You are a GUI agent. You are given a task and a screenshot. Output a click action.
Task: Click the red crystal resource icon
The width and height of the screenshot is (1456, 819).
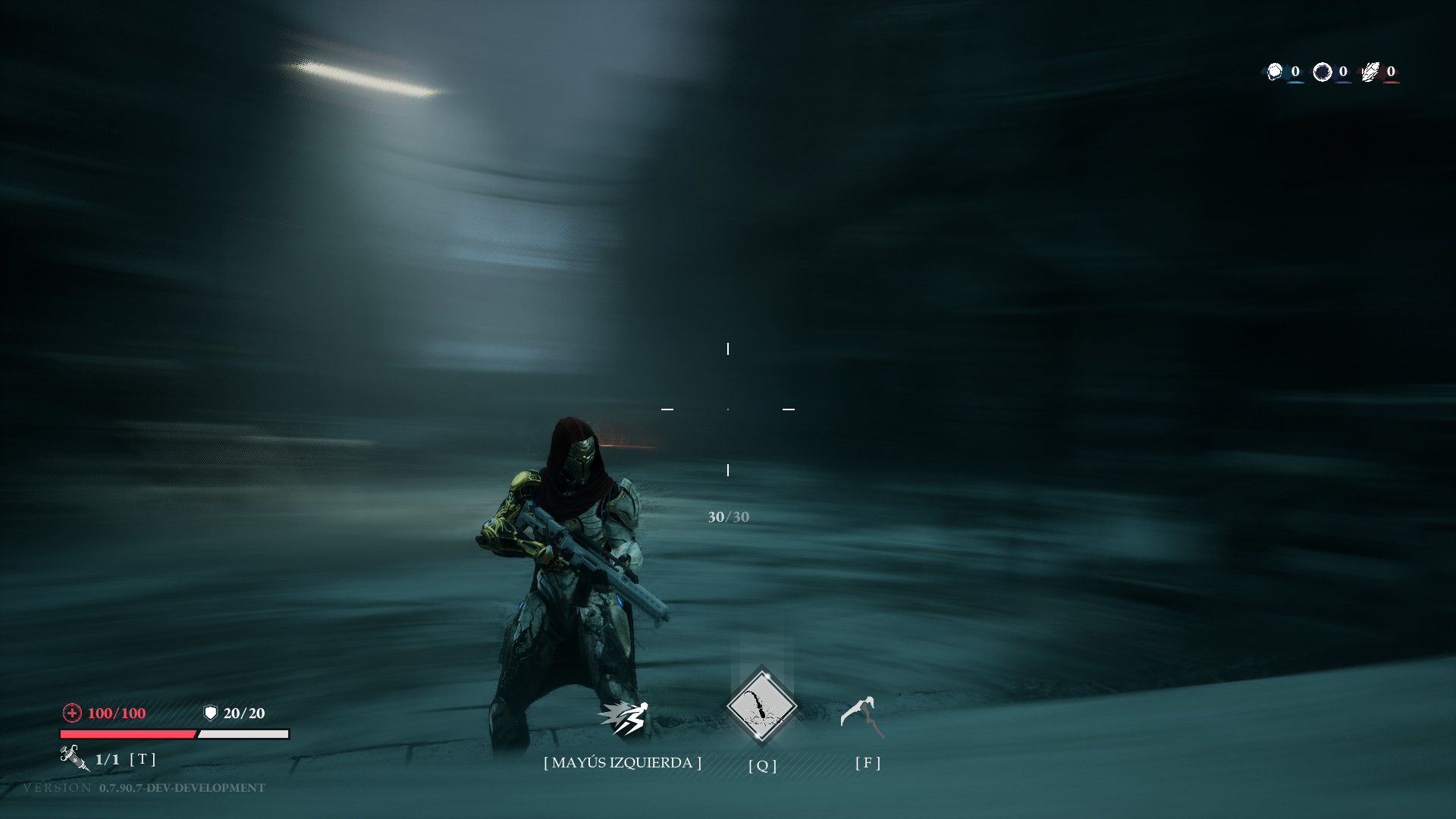tap(1370, 71)
